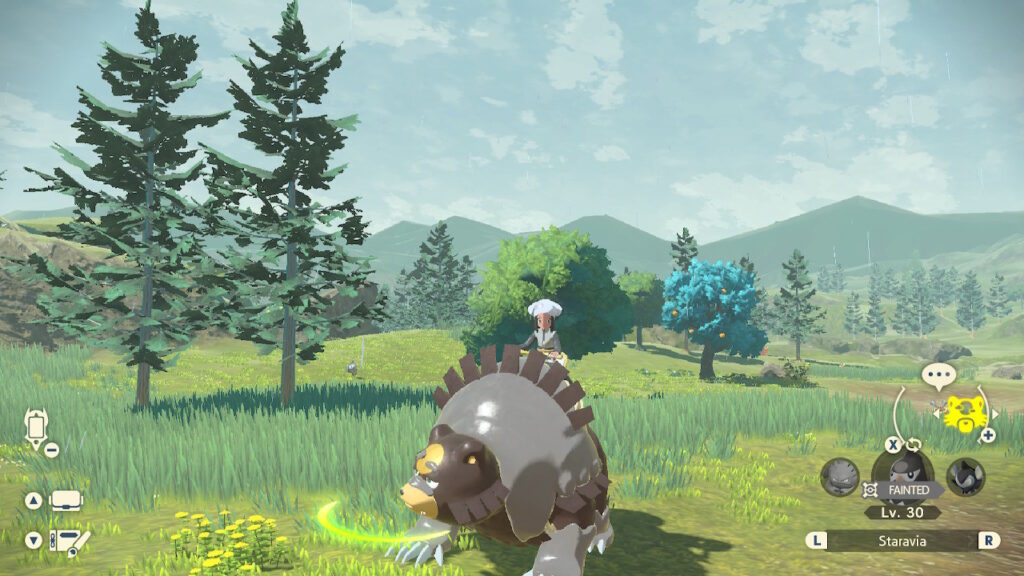This screenshot has width=1024, height=576.
Task: Click the three-dot speech bubble
Action: tap(938, 377)
